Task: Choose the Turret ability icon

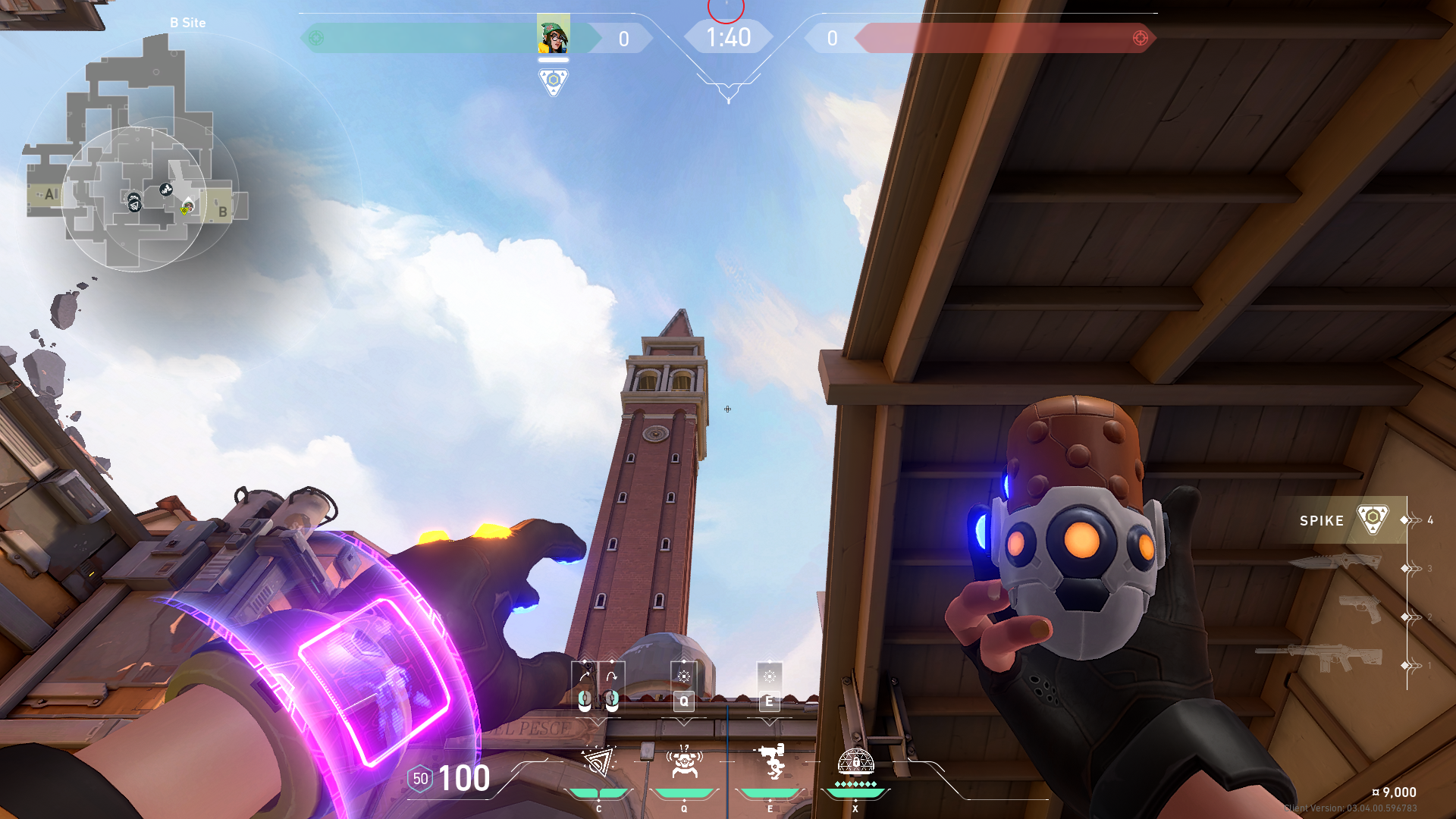Action: point(770,762)
